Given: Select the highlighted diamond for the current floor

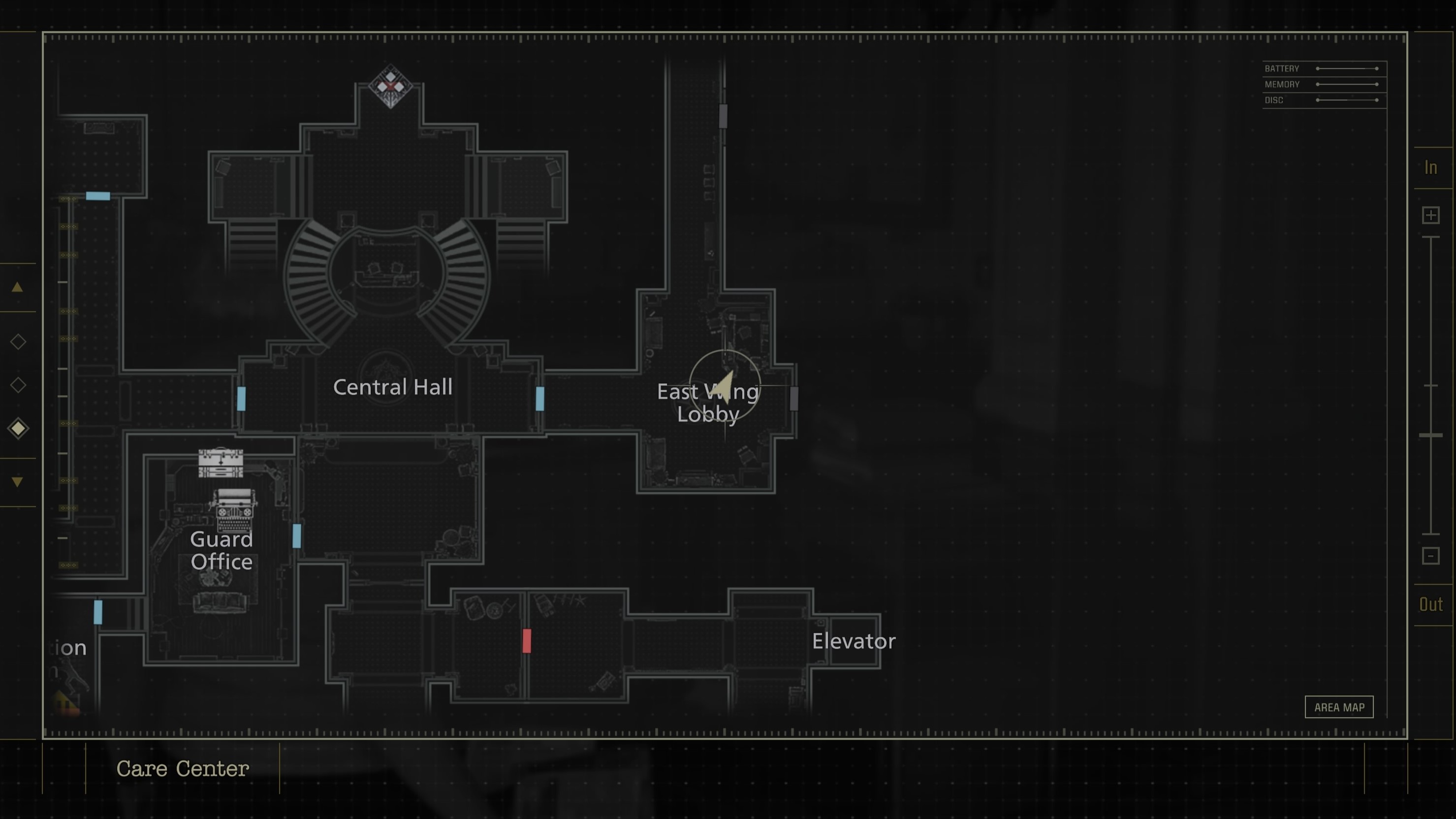Looking at the screenshot, I should (x=18, y=428).
